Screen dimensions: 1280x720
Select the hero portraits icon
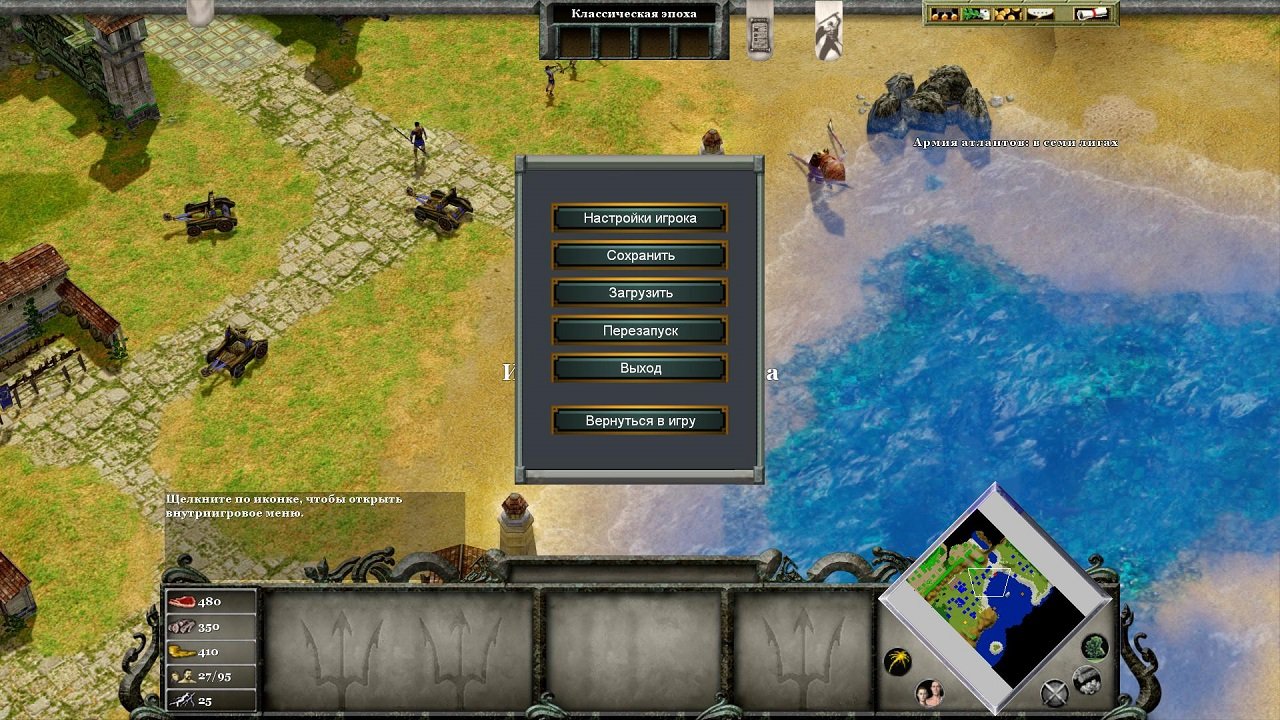pyautogui.click(x=929, y=693)
